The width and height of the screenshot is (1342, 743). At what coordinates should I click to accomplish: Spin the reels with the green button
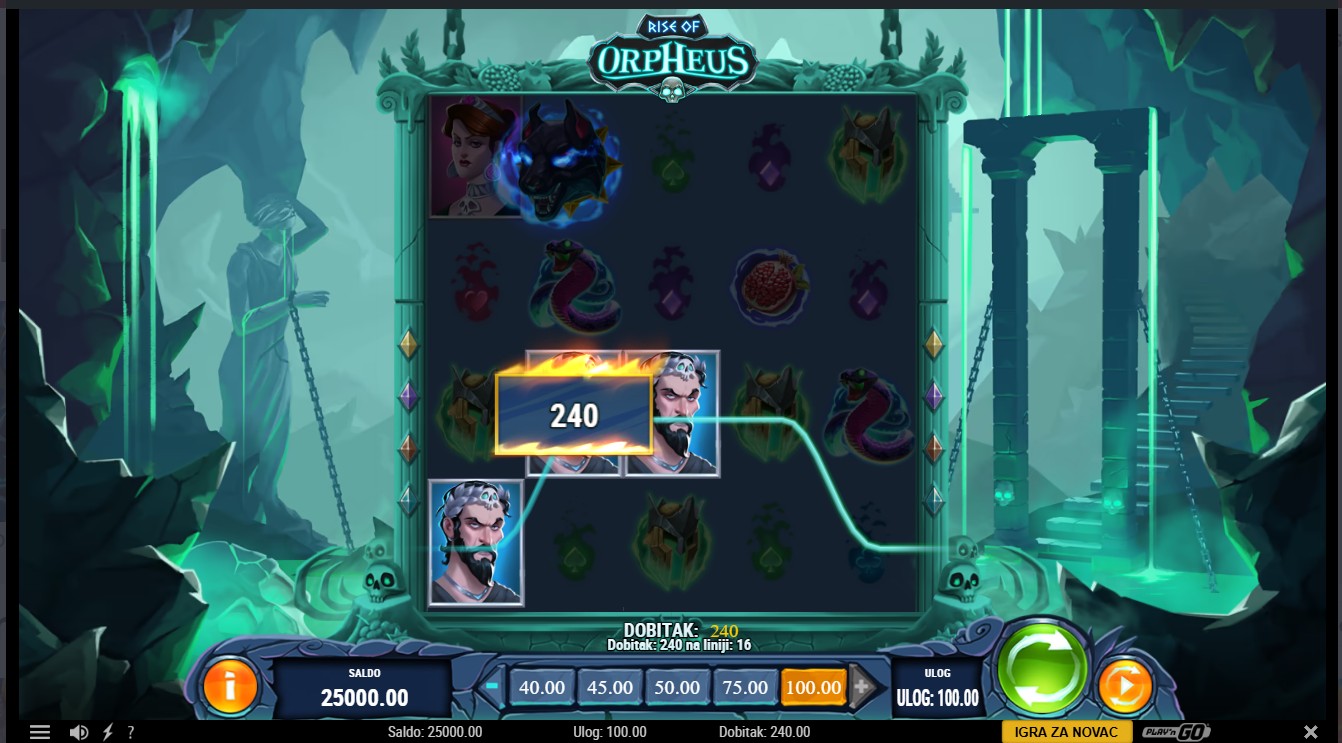(x=1041, y=667)
